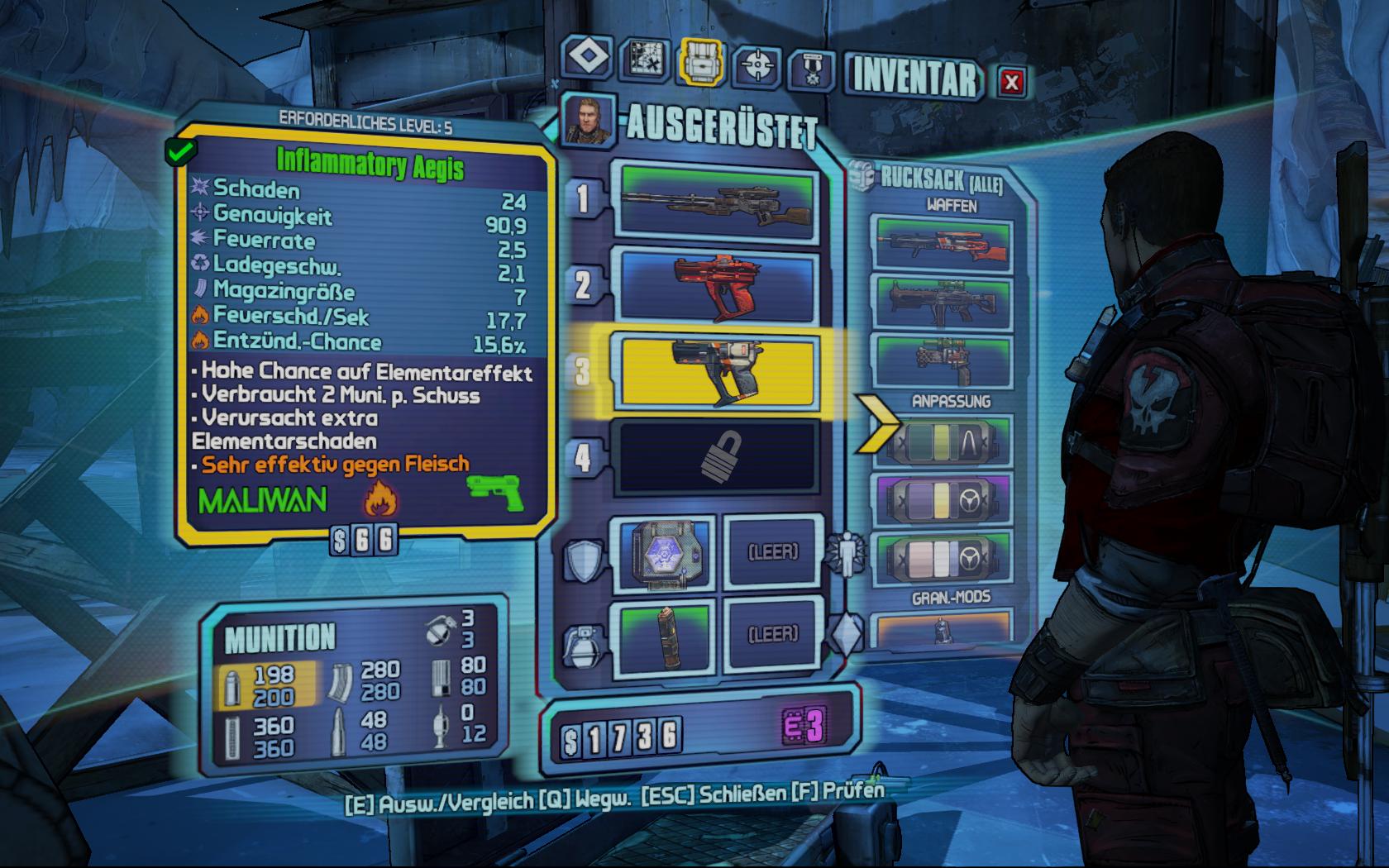The height and width of the screenshot is (868, 1389).
Task: Choose the green-scoped gun in the backpack
Action: pos(943,303)
